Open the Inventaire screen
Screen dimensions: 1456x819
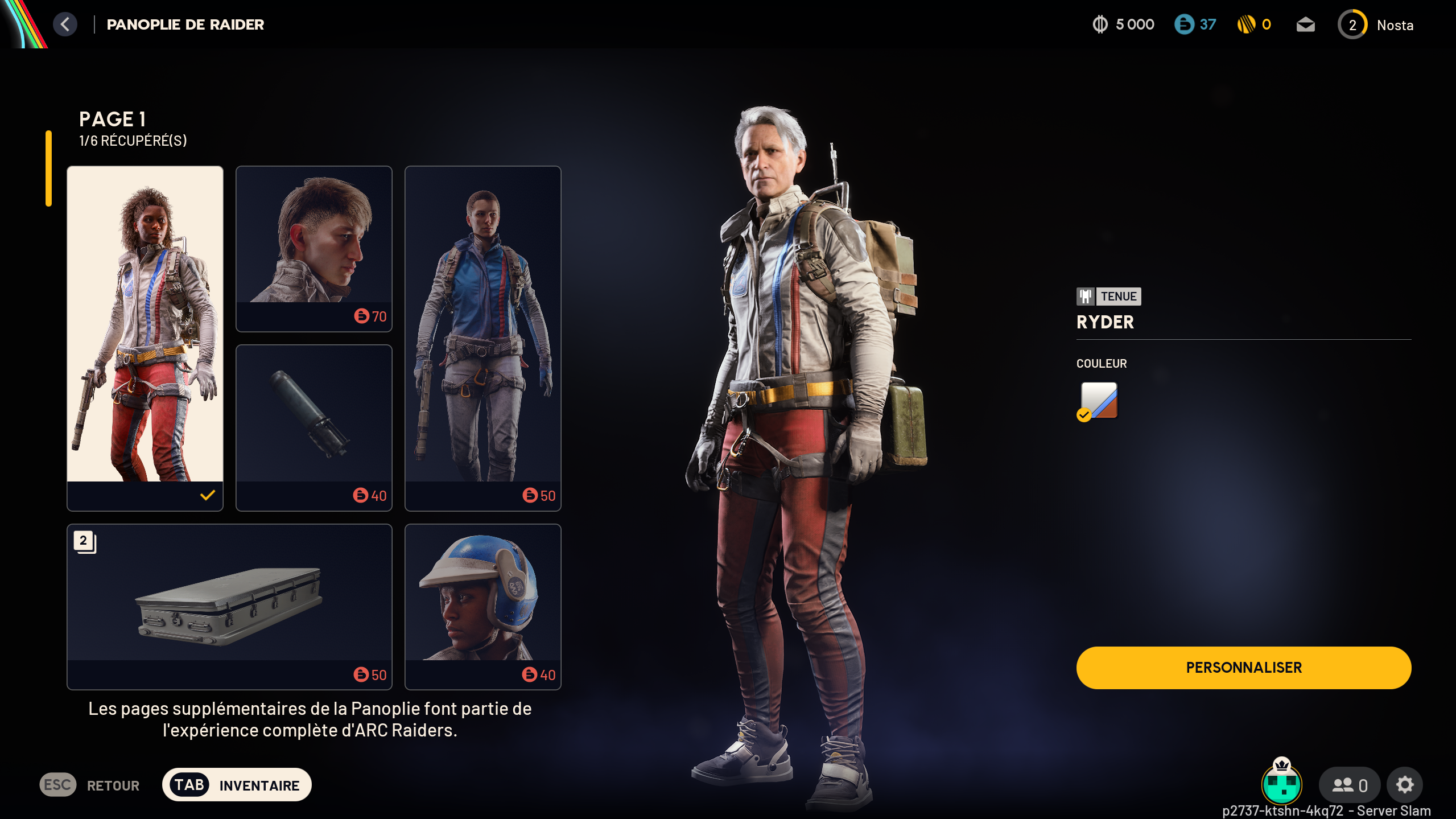coord(237,785)
